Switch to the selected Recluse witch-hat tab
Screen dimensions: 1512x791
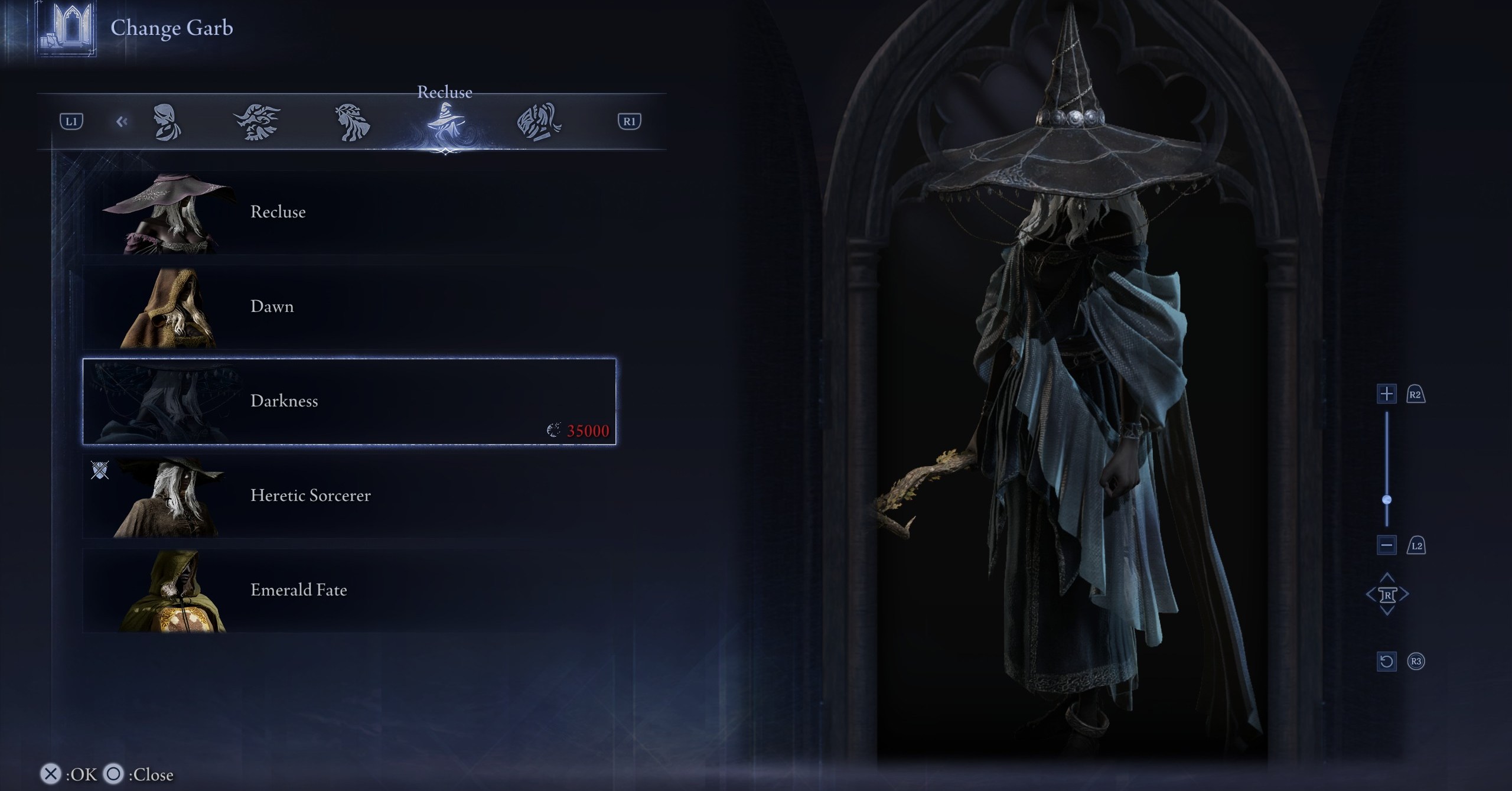445,122
